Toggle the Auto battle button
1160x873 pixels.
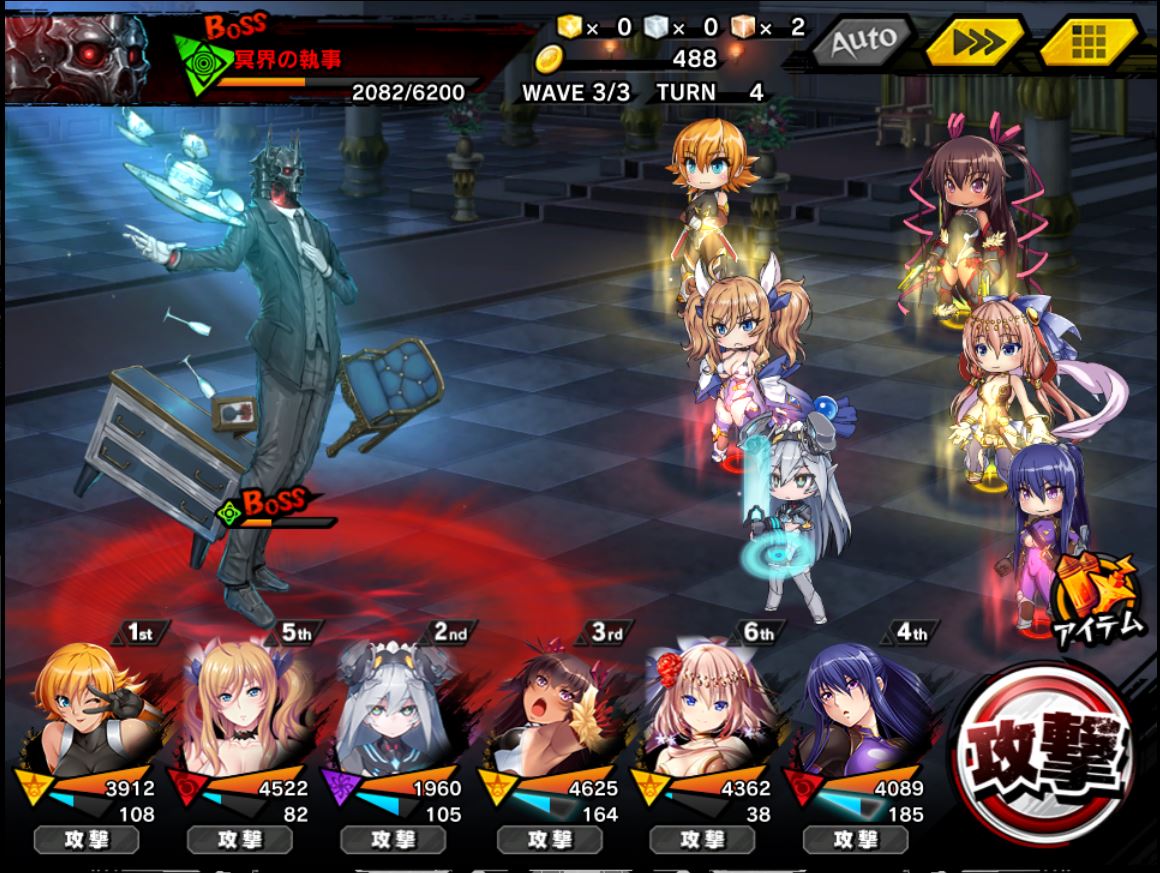pyautogui.click(x=862, y=42)
